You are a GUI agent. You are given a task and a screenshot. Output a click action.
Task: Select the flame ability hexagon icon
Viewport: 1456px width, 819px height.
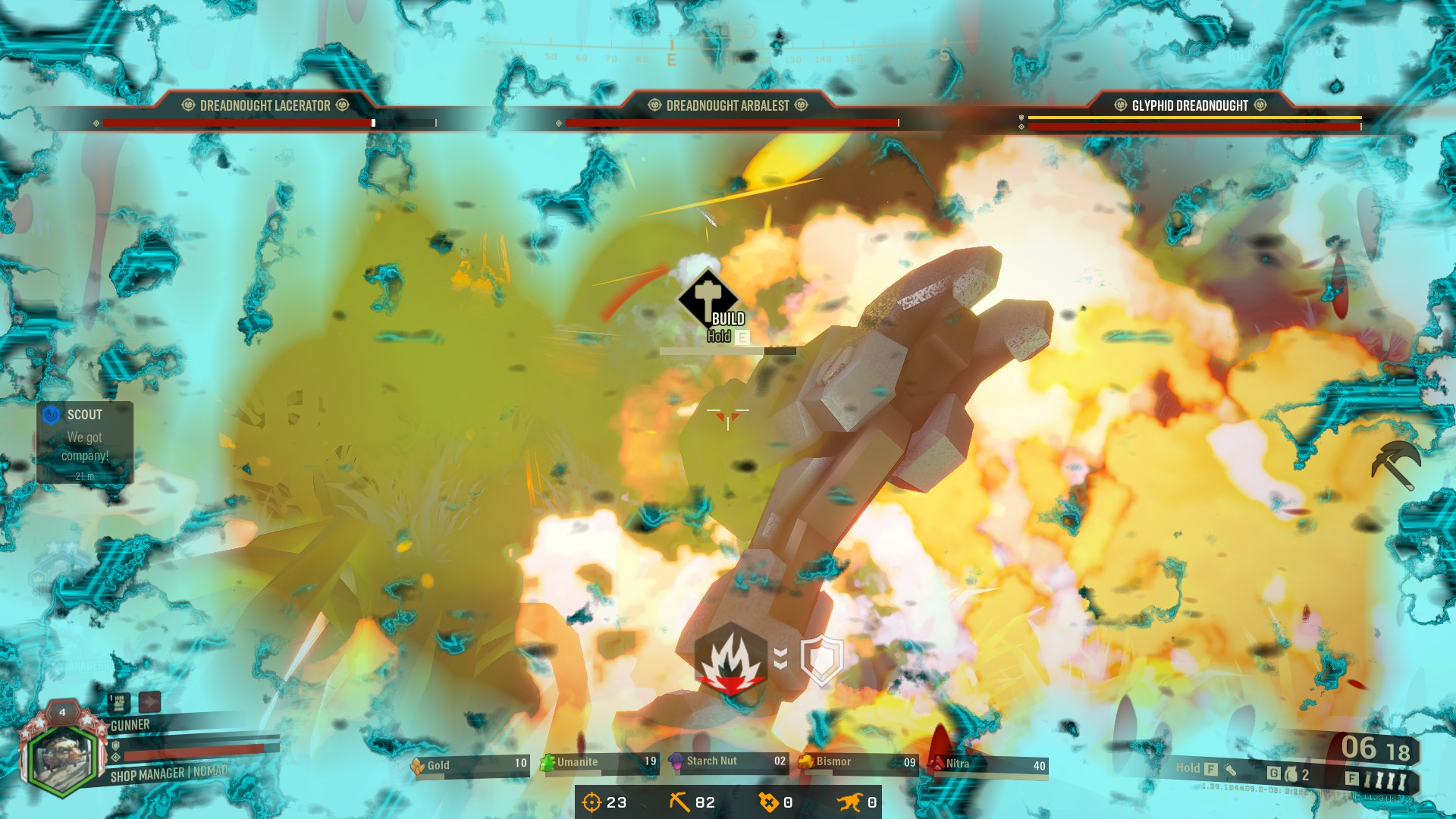coord(730,660)
